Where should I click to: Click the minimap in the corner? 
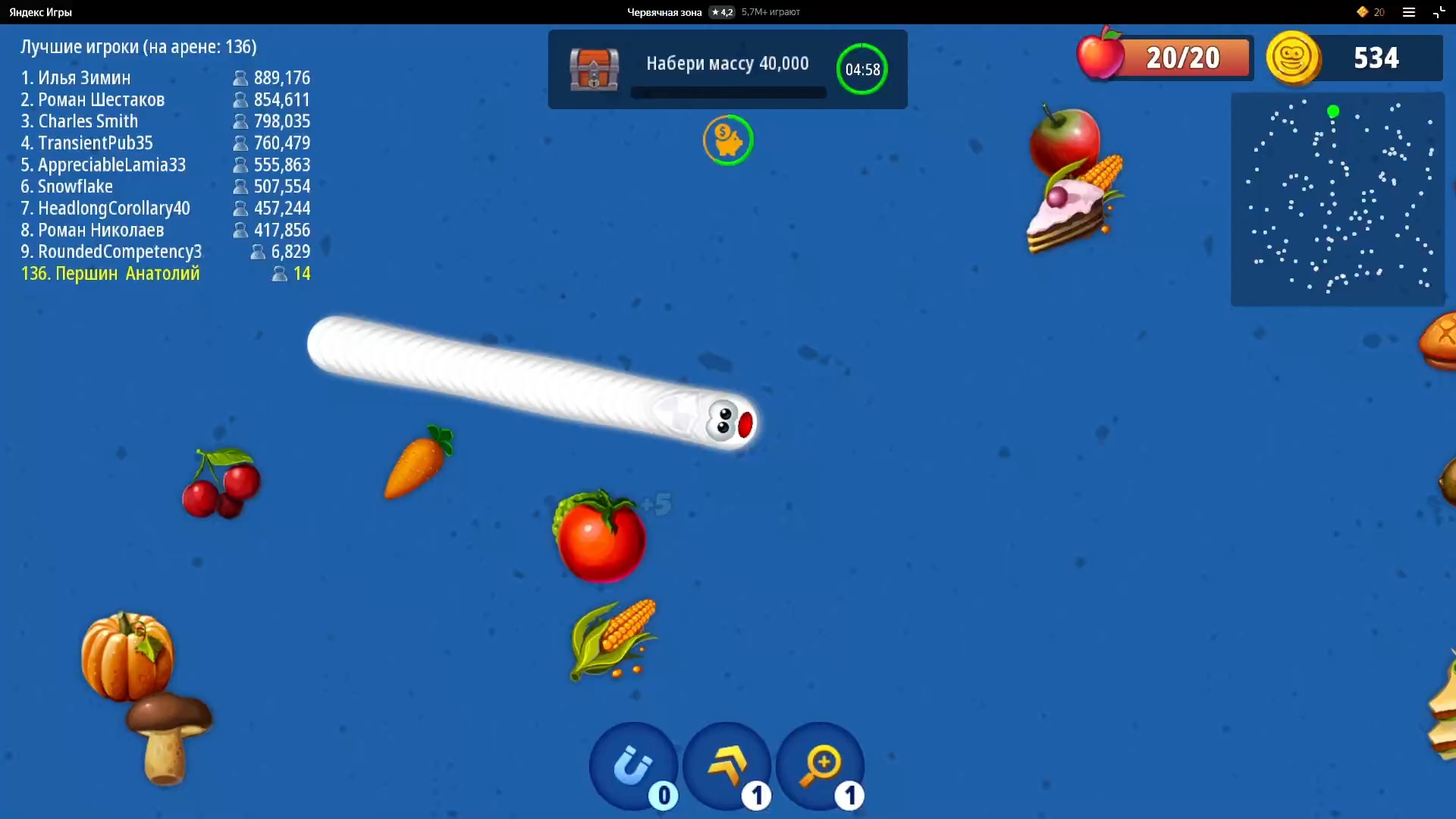coord(1338,199)
